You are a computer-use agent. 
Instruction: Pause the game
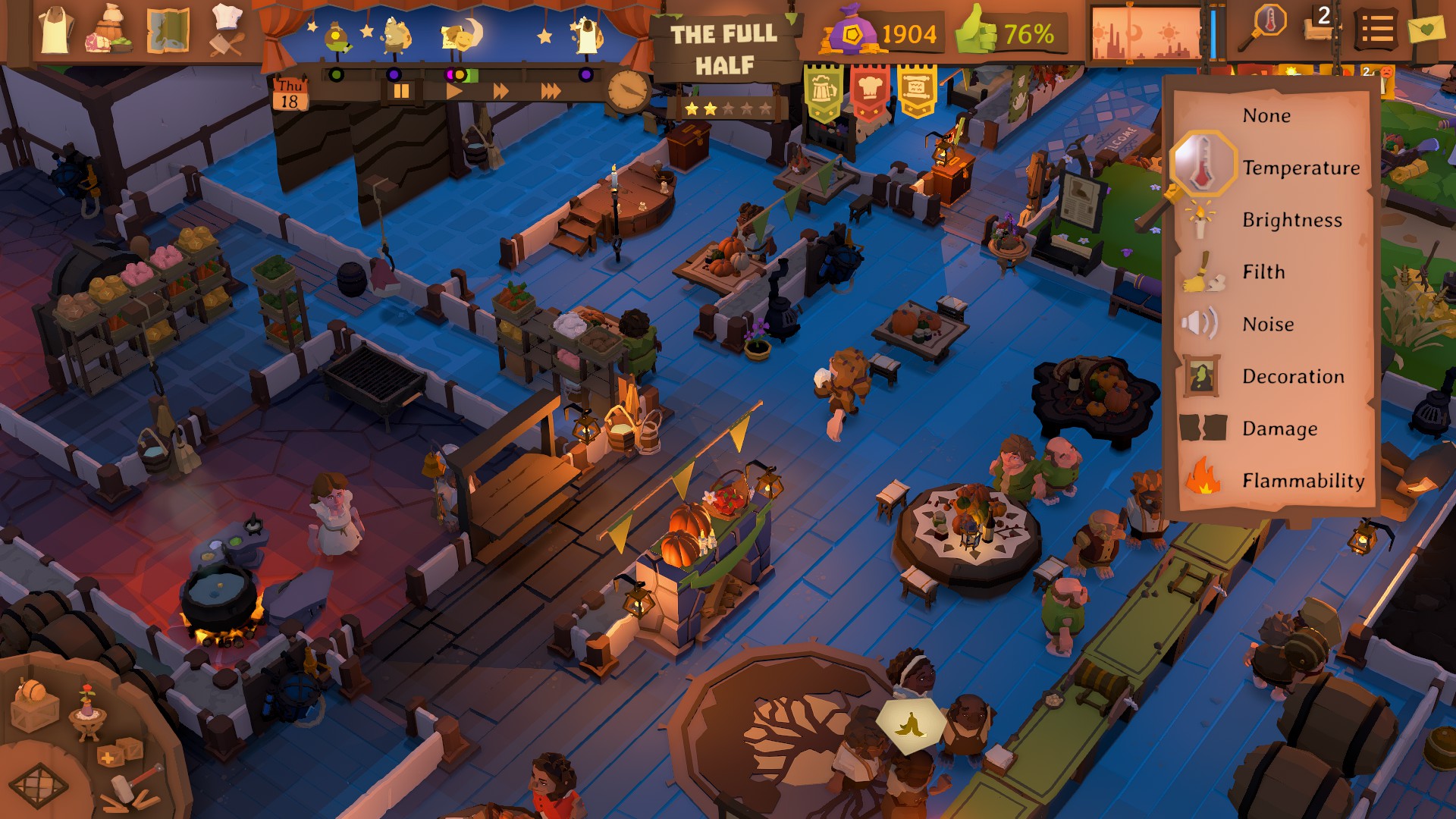[402, 89]
